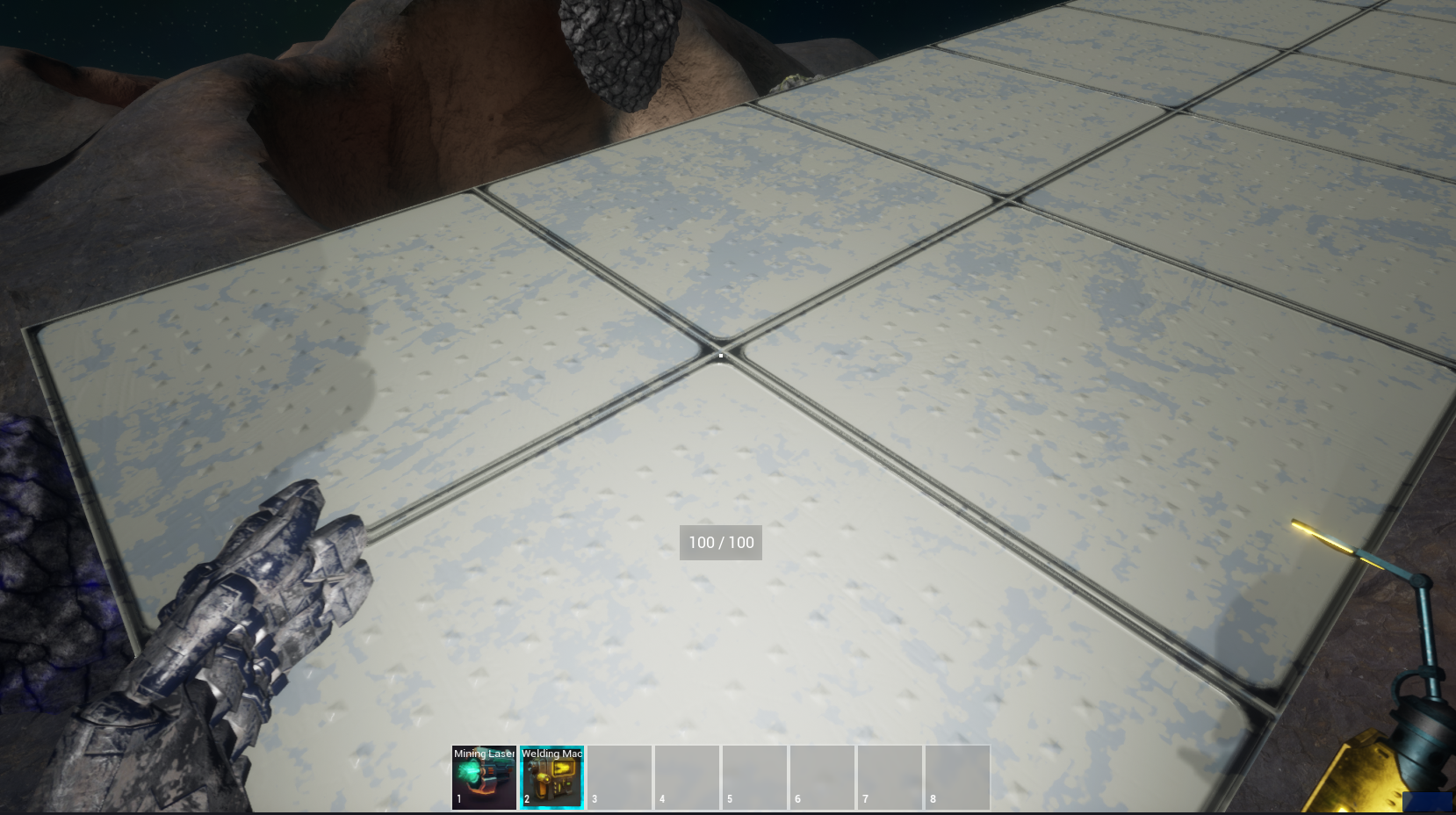Click empty hotbar slot 4
Screen dimensions: 1456x815
(687, 776)
